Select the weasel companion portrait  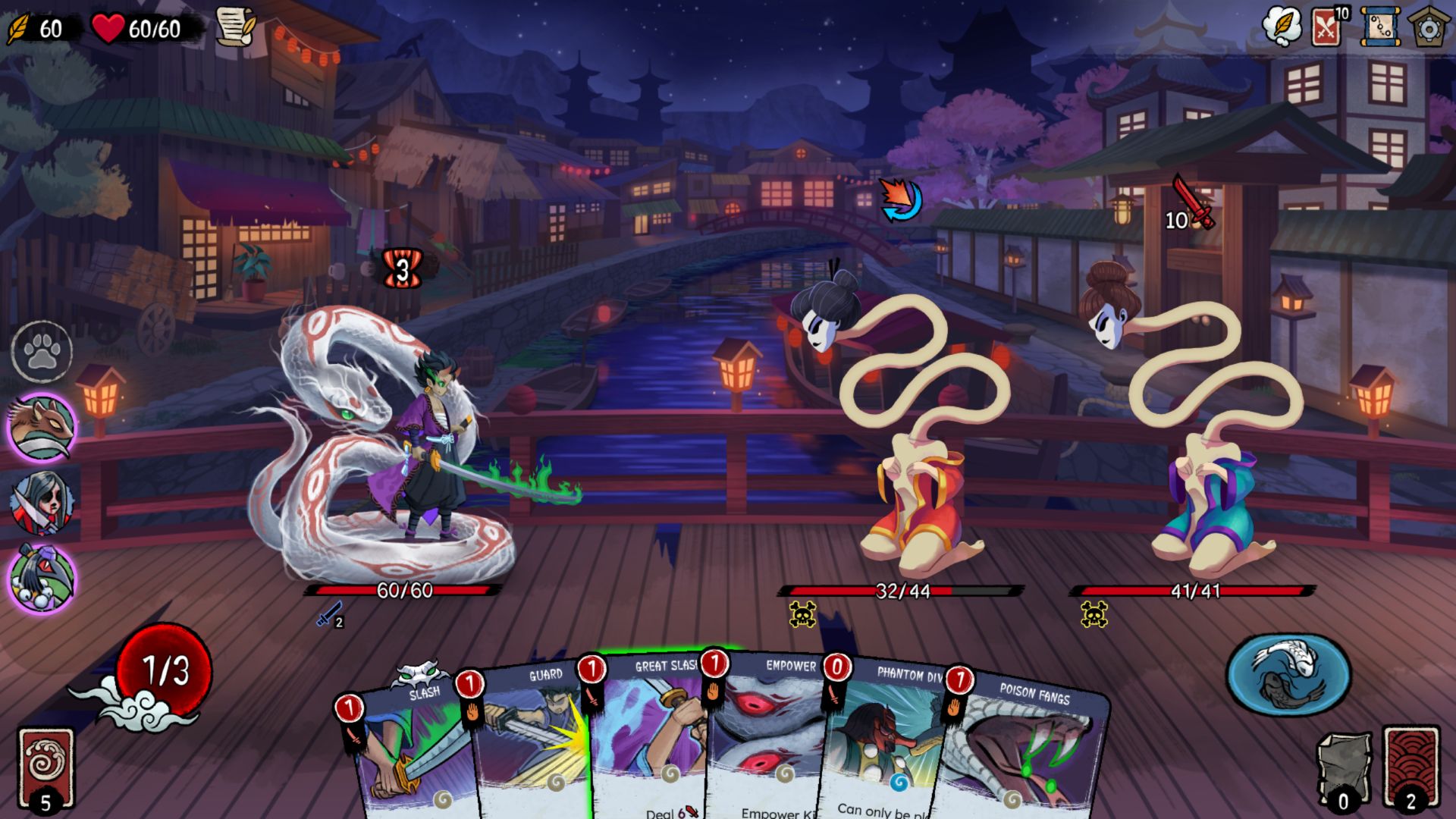click(42, 427)
